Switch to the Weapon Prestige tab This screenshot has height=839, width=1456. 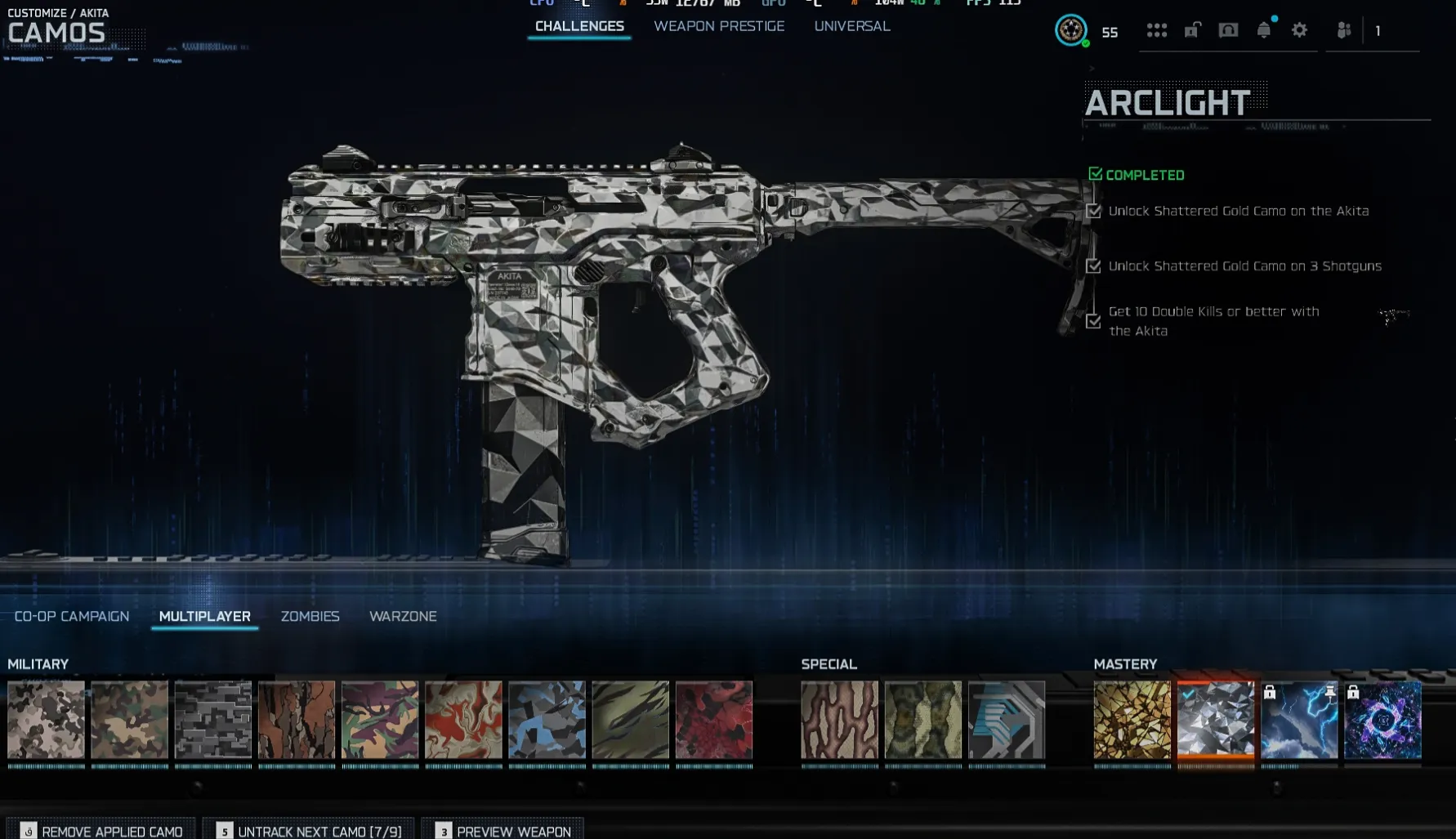click(718, 25)
